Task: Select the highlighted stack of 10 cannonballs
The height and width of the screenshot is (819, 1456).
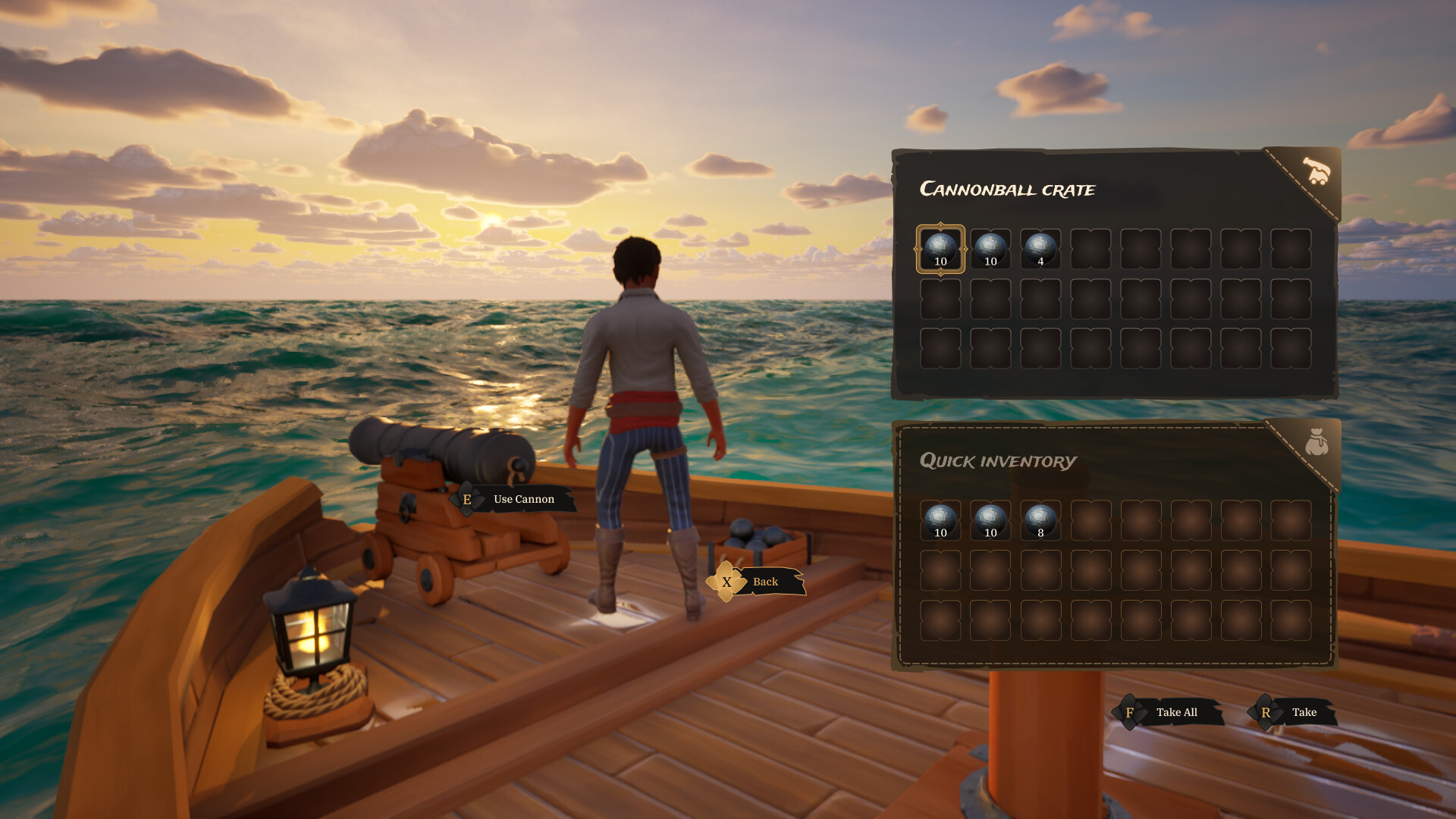Action: [940, 248]
